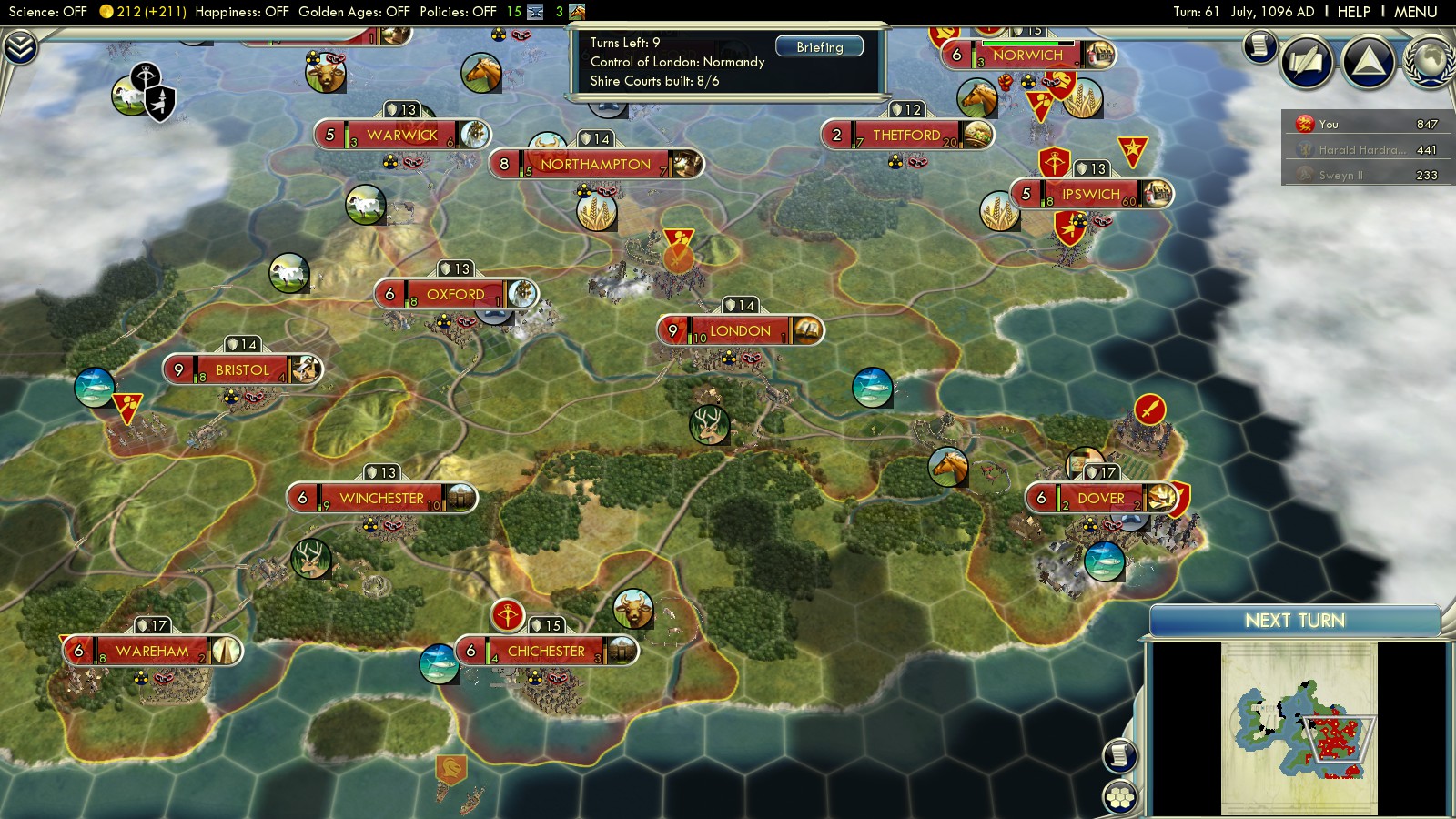Open the small scroll notification log

(x=1260, y=45)
